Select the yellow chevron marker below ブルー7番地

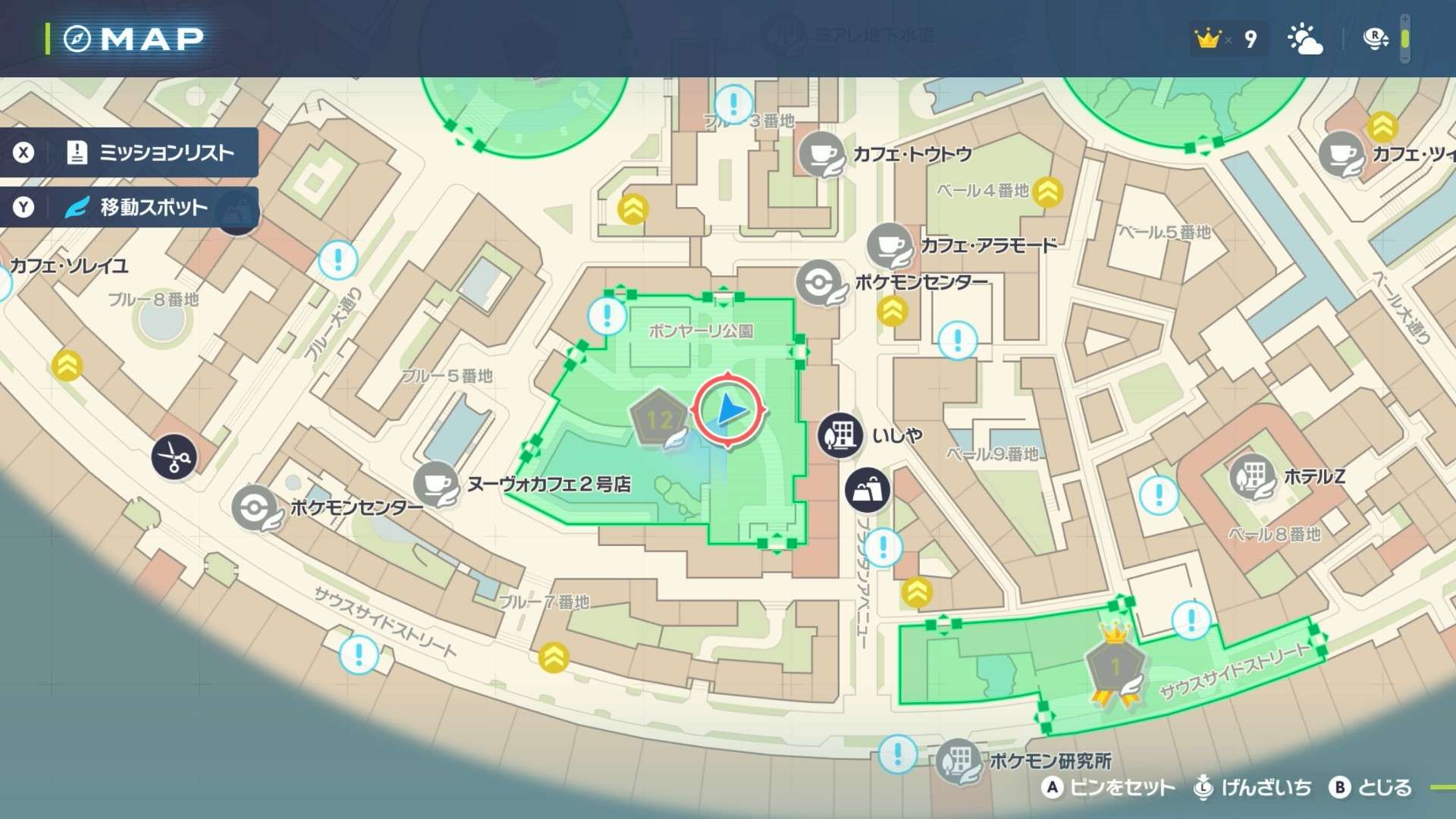[x=554, y=657]
